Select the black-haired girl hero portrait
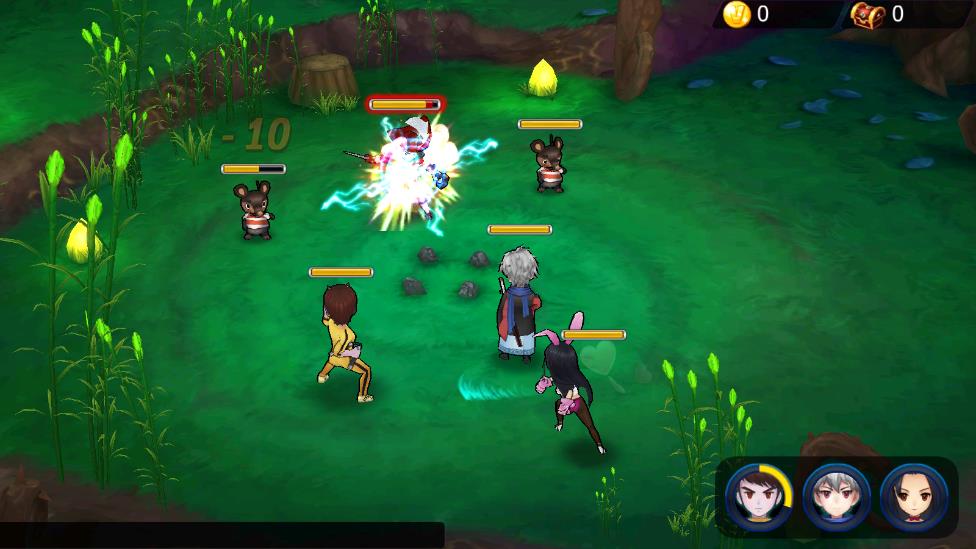976x549 pixels. (913, 496)
